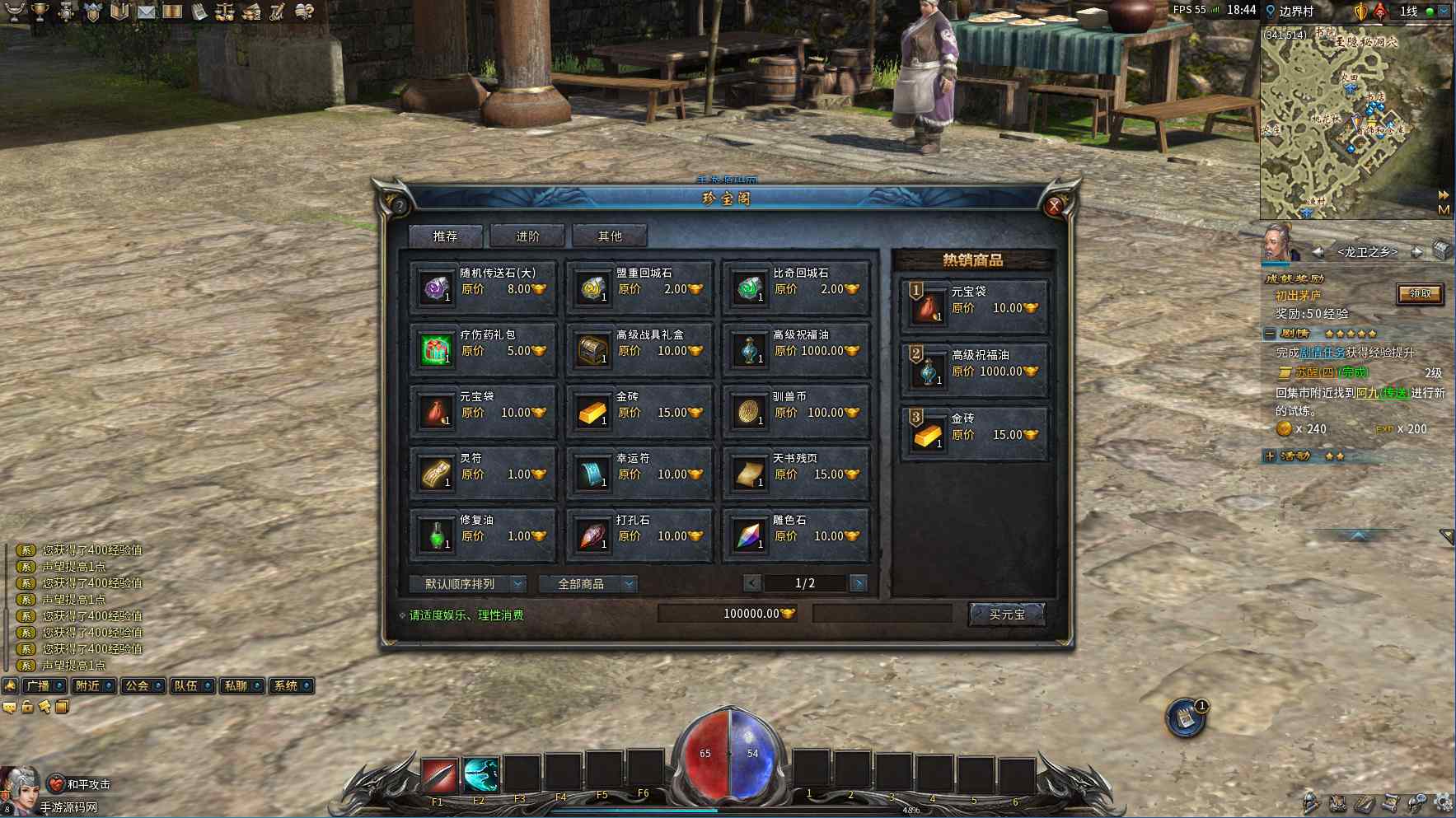
Task: Open the 默认顺序排列 sort dropdown
Action: (x=467, y=584)
